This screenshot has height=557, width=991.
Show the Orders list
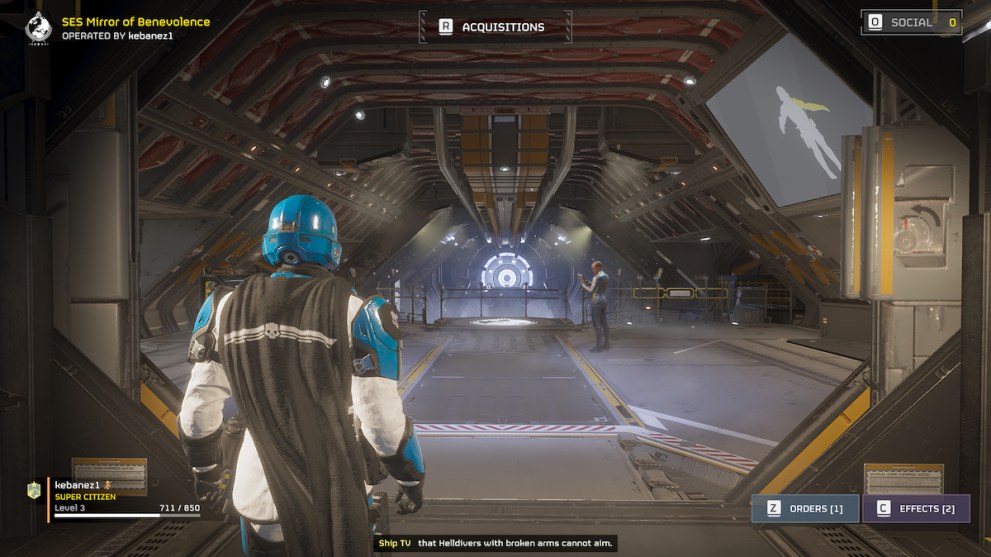pyautogui.click(x=805, y=508)
